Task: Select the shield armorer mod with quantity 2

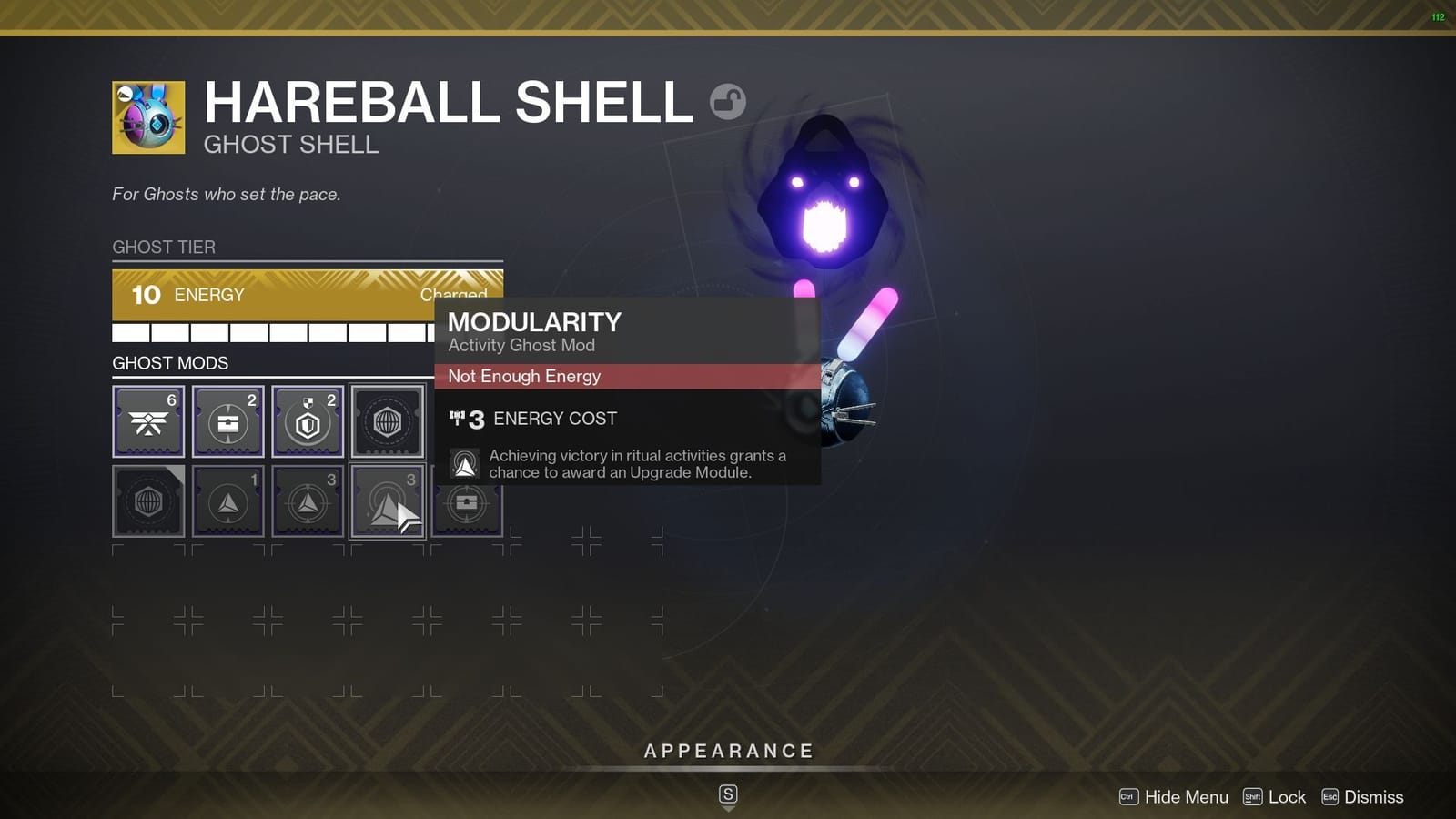Action: 308,420
